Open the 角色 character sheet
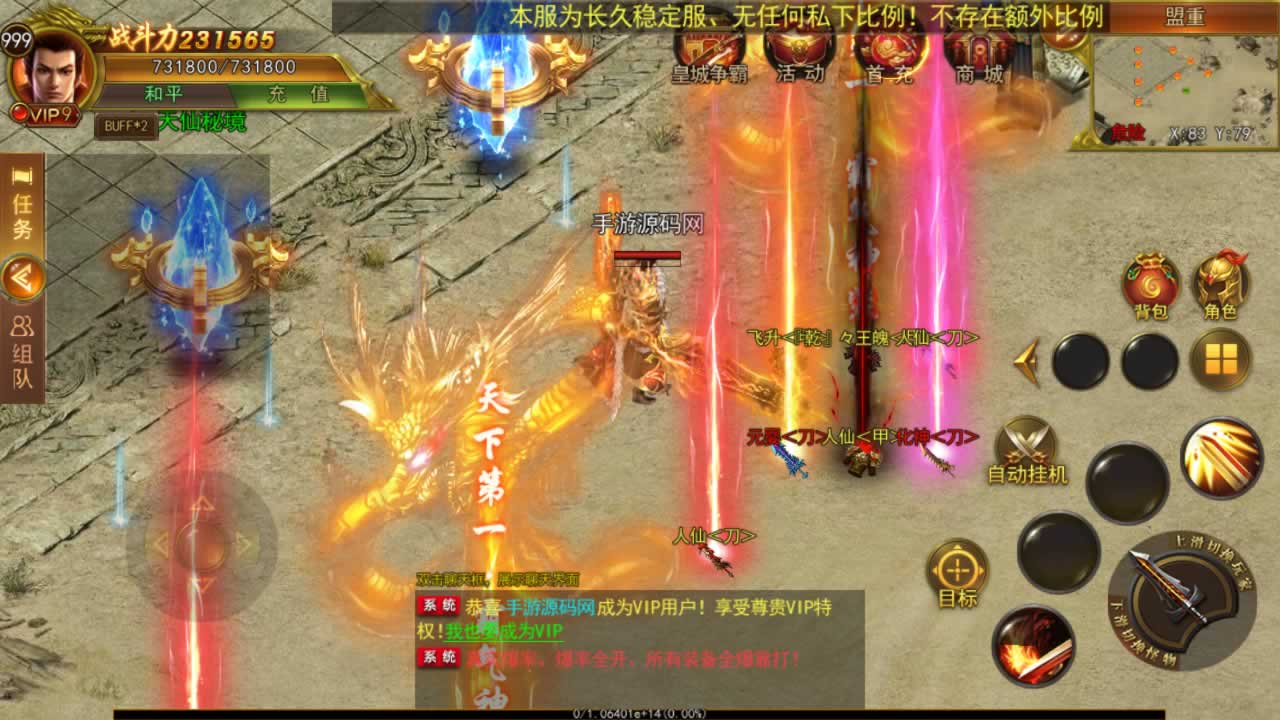This screenshot has height=720, width=1280. pos(1221,285)
